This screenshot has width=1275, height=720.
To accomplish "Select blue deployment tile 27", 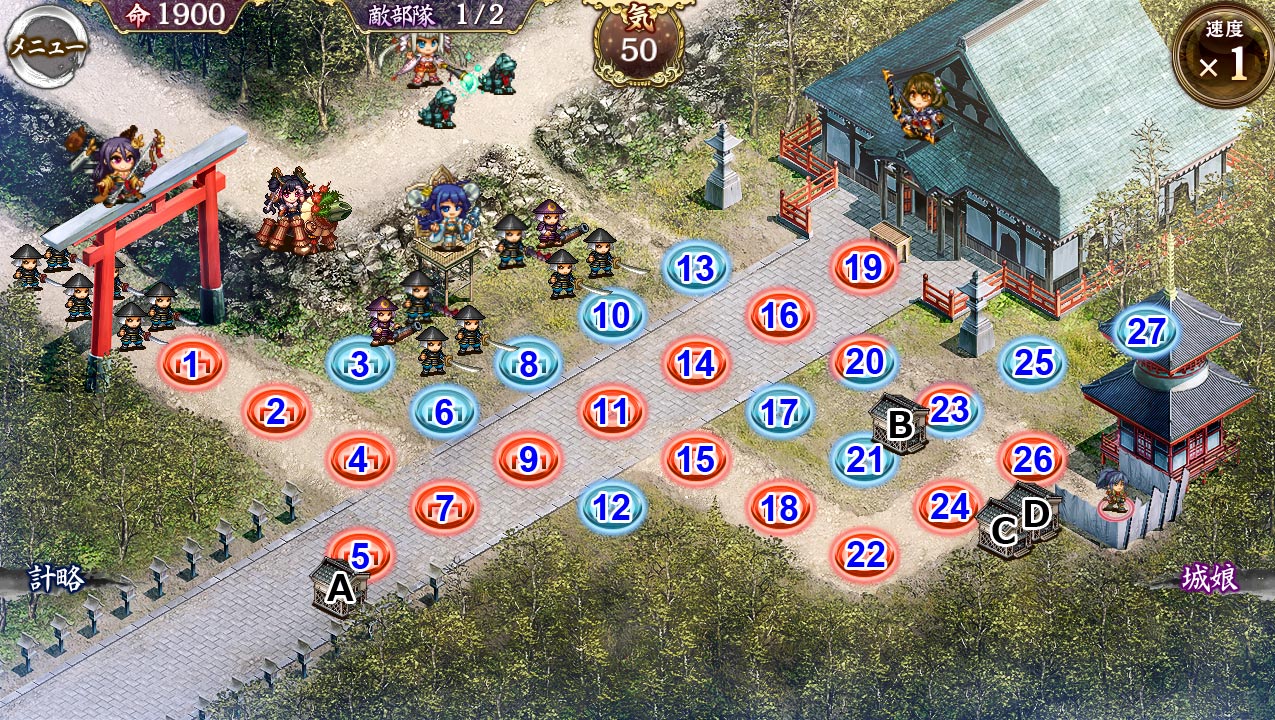I will tap(1146, 331).
